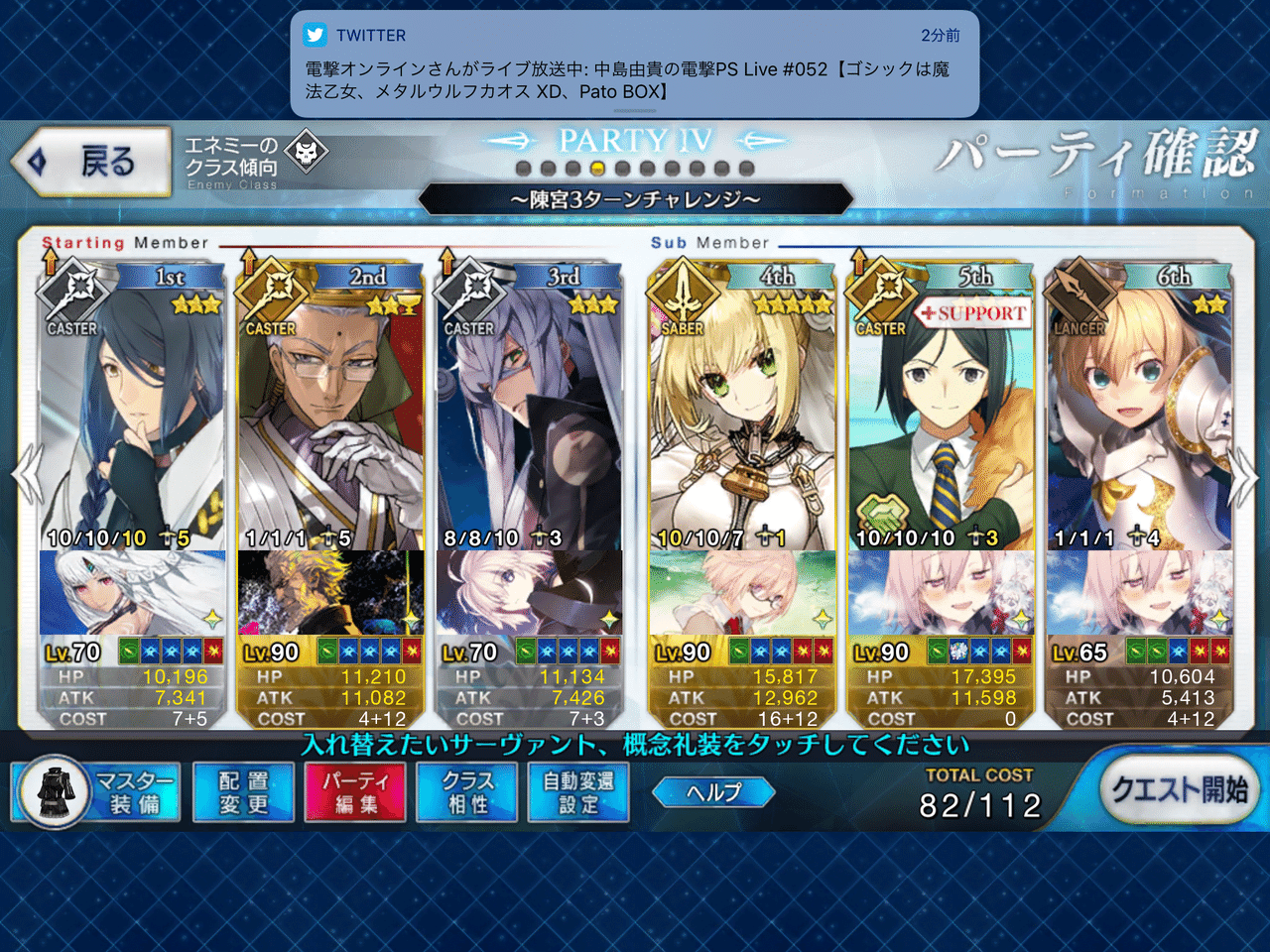Select the highlighted PARTY IV dot indicator

(596, 169)
